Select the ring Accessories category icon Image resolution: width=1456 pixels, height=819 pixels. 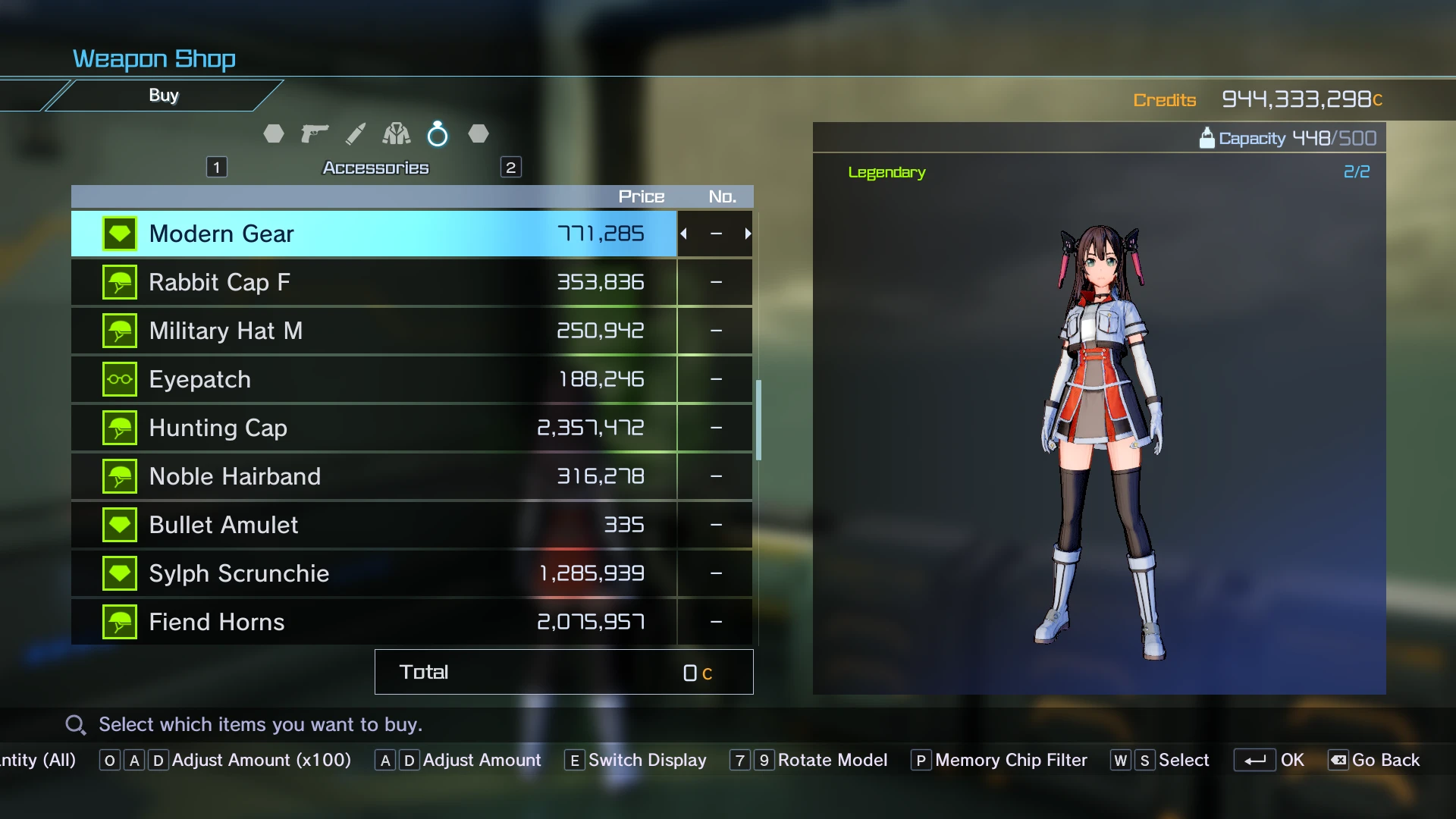pyautogui.click(x=438, y=134)
